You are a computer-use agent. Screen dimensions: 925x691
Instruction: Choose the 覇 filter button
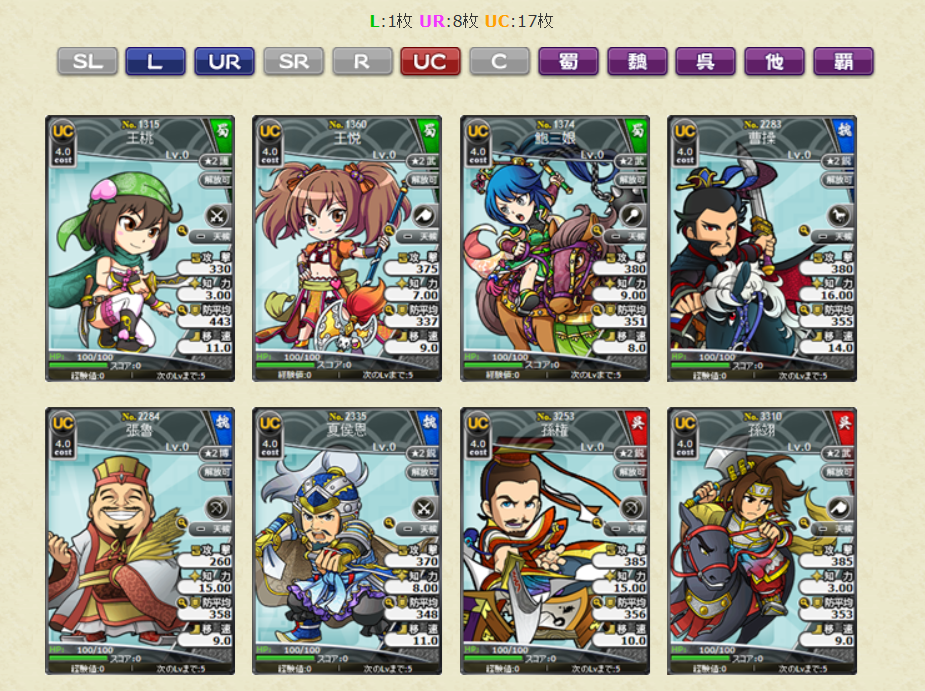pos(843,61)
